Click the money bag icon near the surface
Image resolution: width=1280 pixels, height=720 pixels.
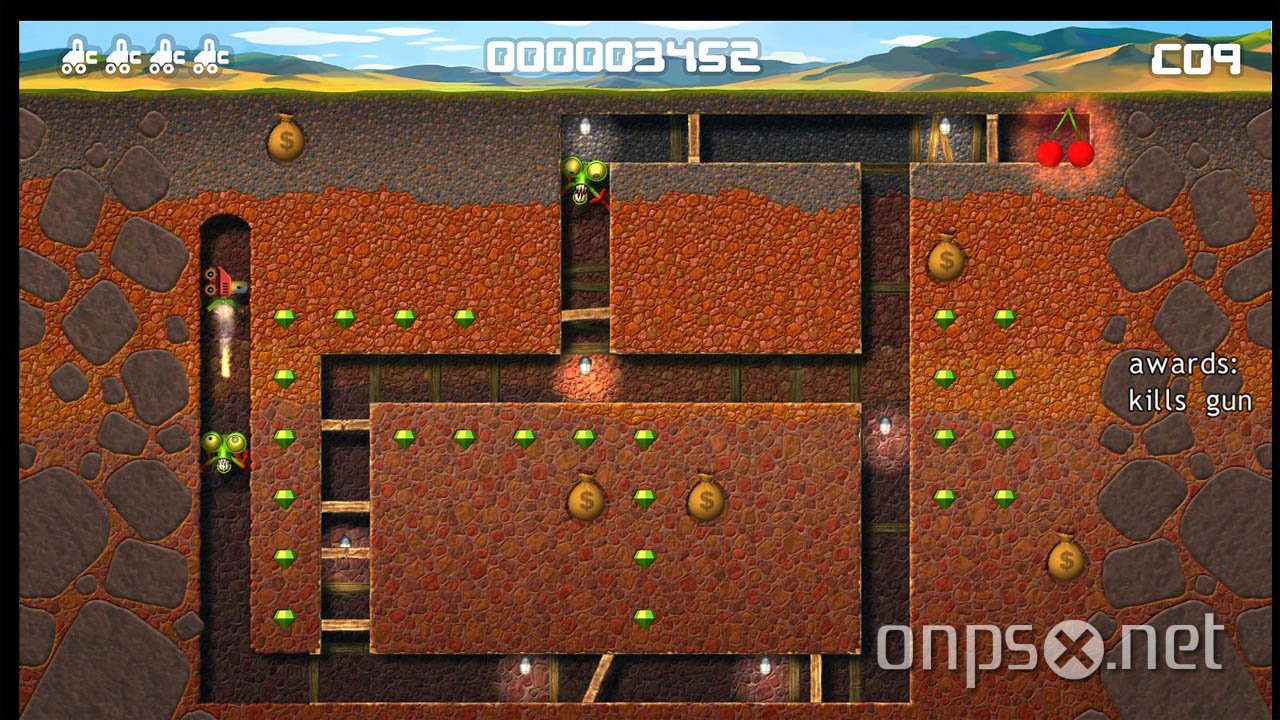[285, 139]
